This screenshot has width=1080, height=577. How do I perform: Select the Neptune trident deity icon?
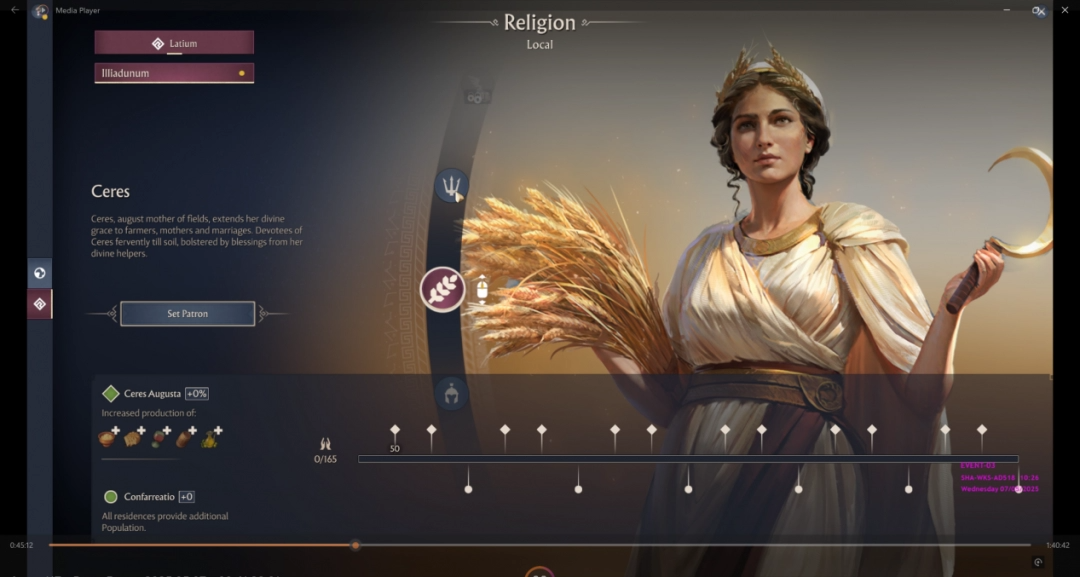(x=452, y=185)
